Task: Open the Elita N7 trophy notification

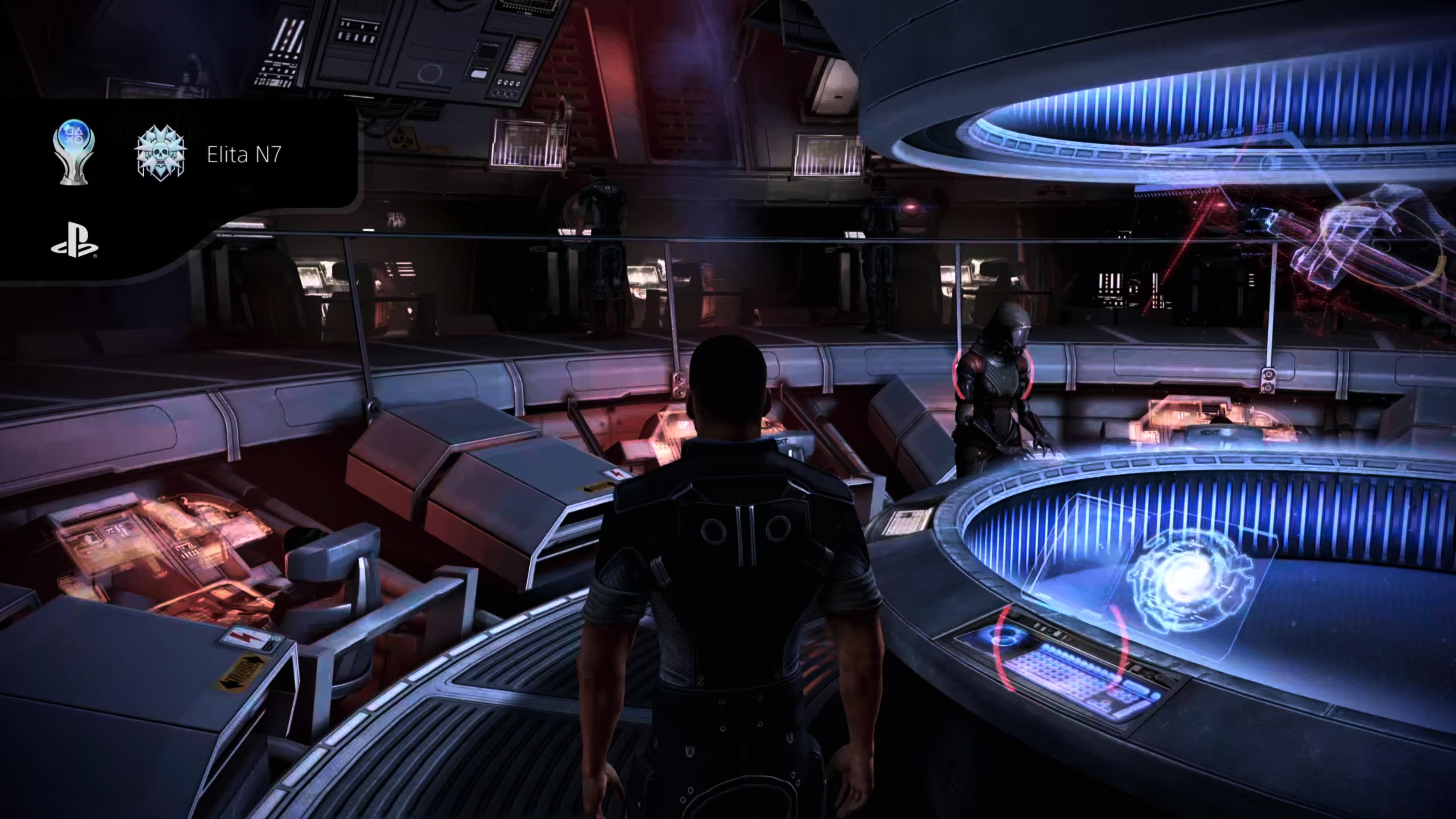Action: click(243, 154)
